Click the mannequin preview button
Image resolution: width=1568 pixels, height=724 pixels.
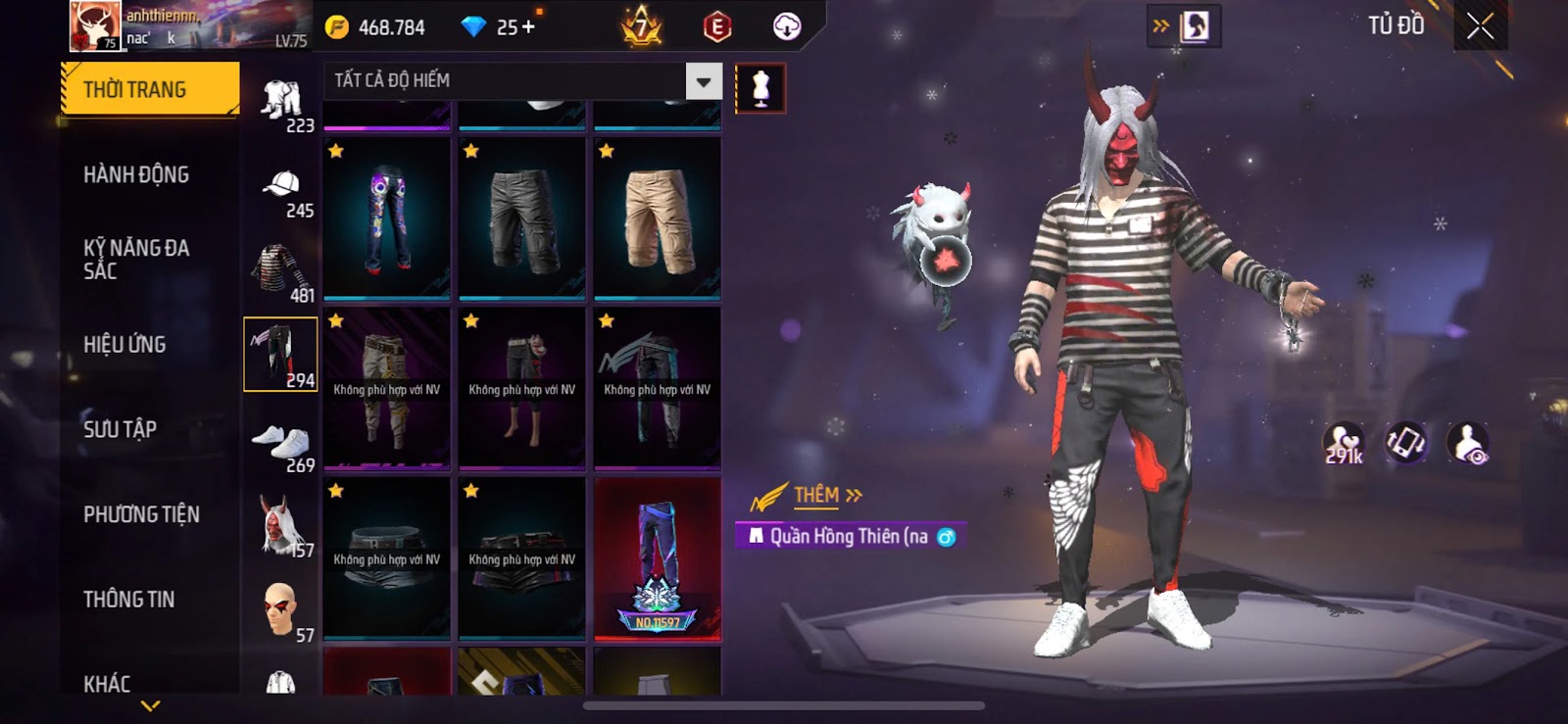759,88
